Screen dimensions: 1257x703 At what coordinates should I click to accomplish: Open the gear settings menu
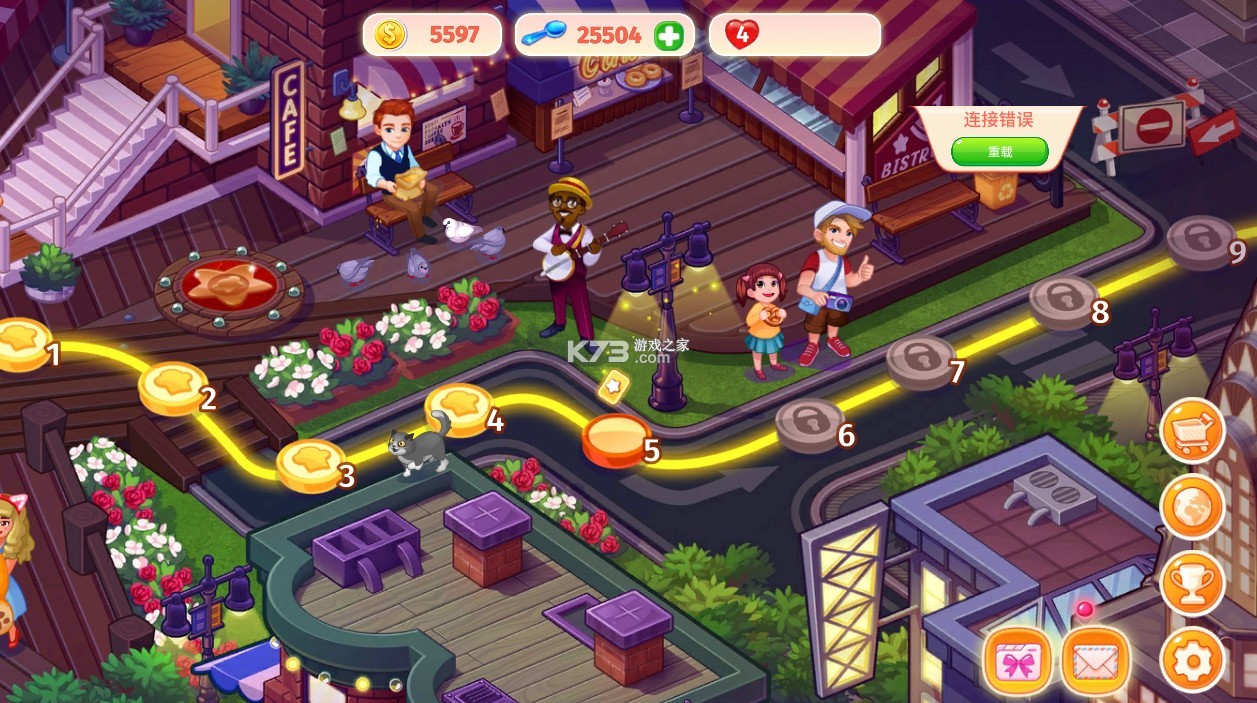coord(1192,659)
